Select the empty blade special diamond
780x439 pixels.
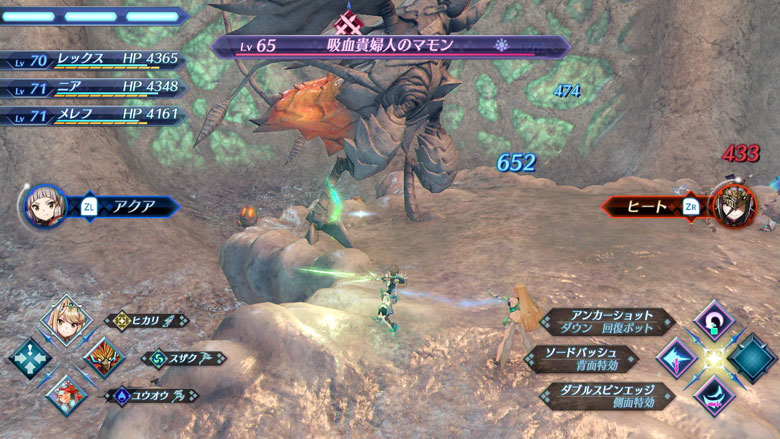[x=752, y=359]
